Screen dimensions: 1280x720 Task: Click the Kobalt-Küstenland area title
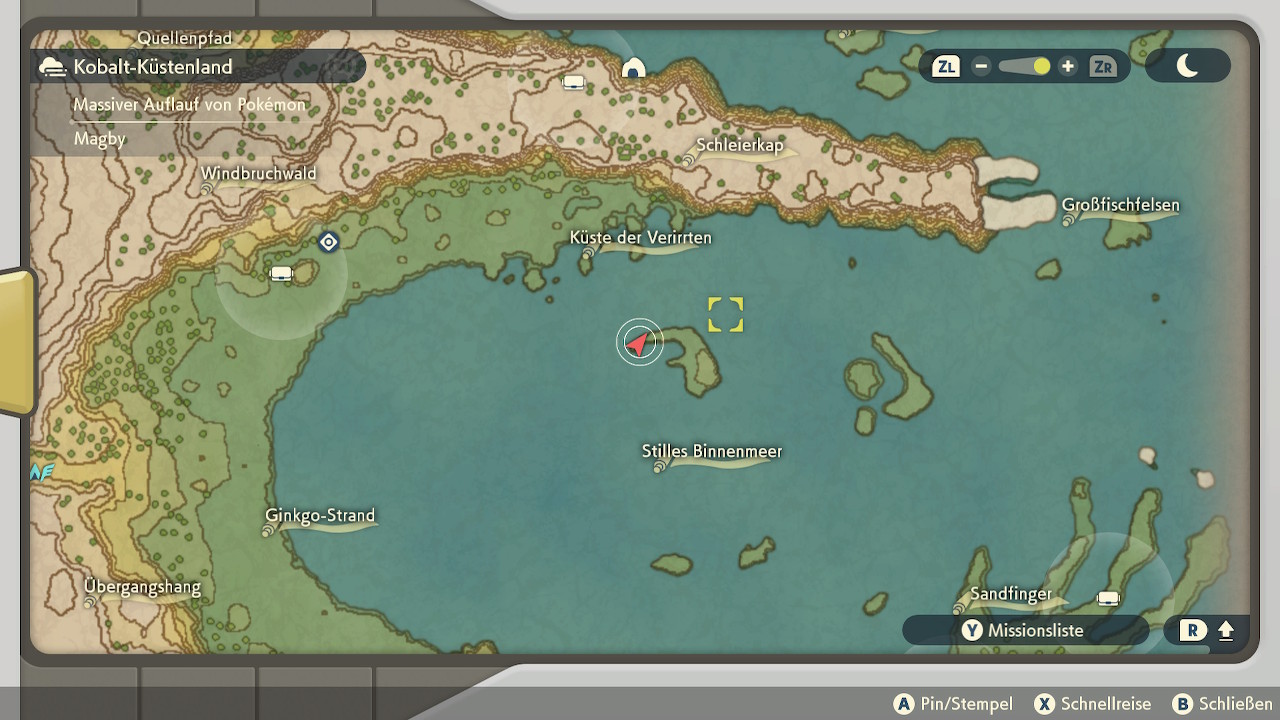click(152, 67)
